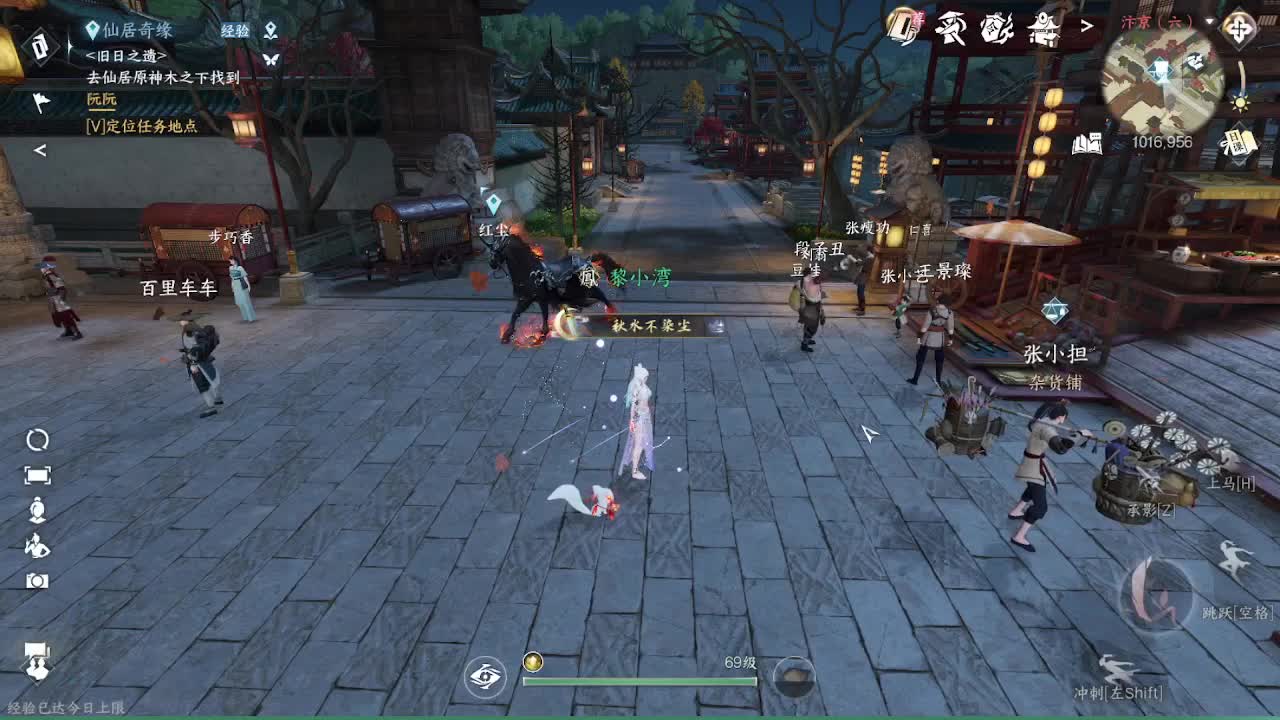Click the screenshot frame icon on the left
This screenshot has height=720, width=1280.
pyautogui.click(x=37, y=473)
